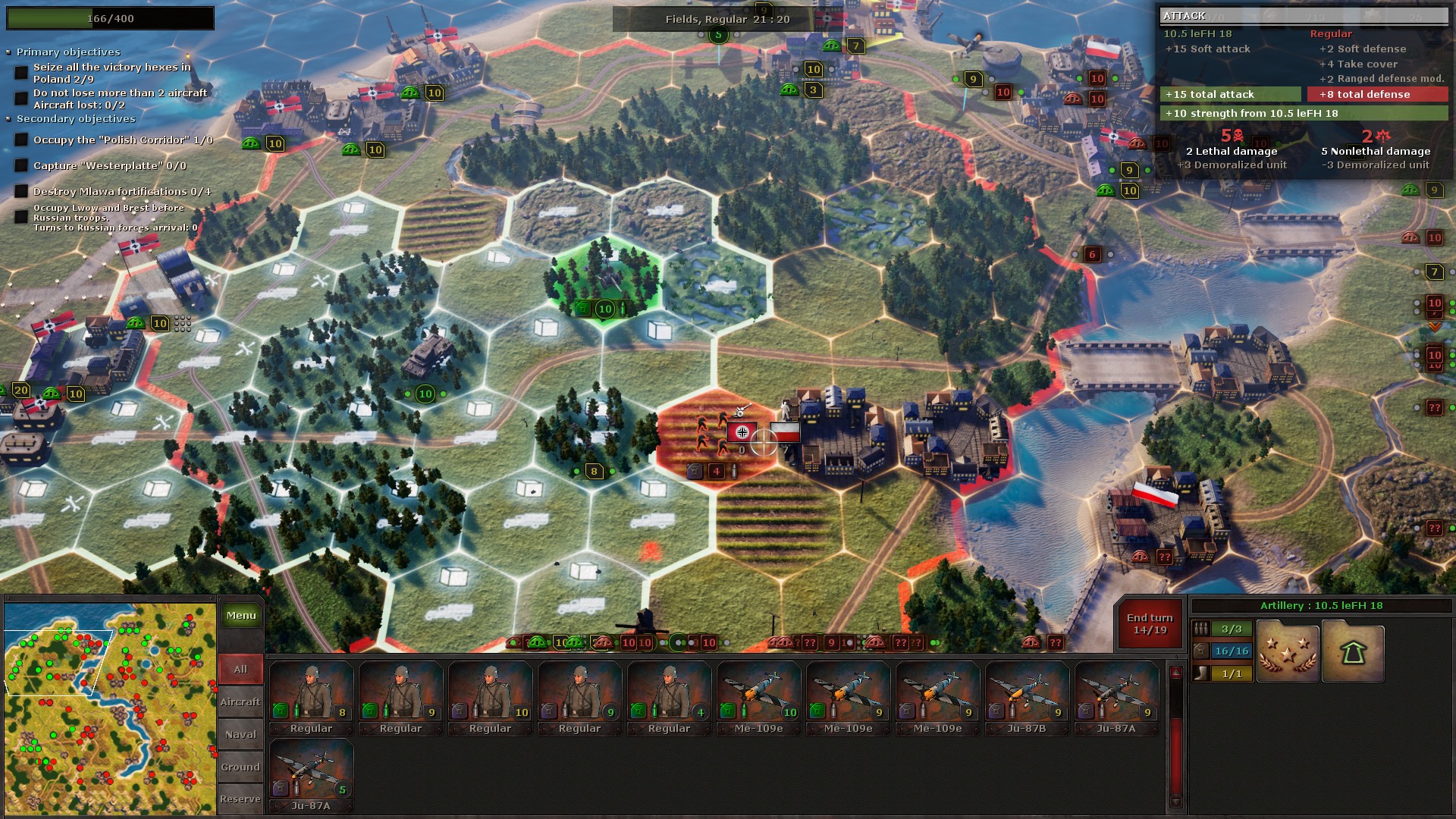Switch to the Ground unit filter tab

[240, 767]
